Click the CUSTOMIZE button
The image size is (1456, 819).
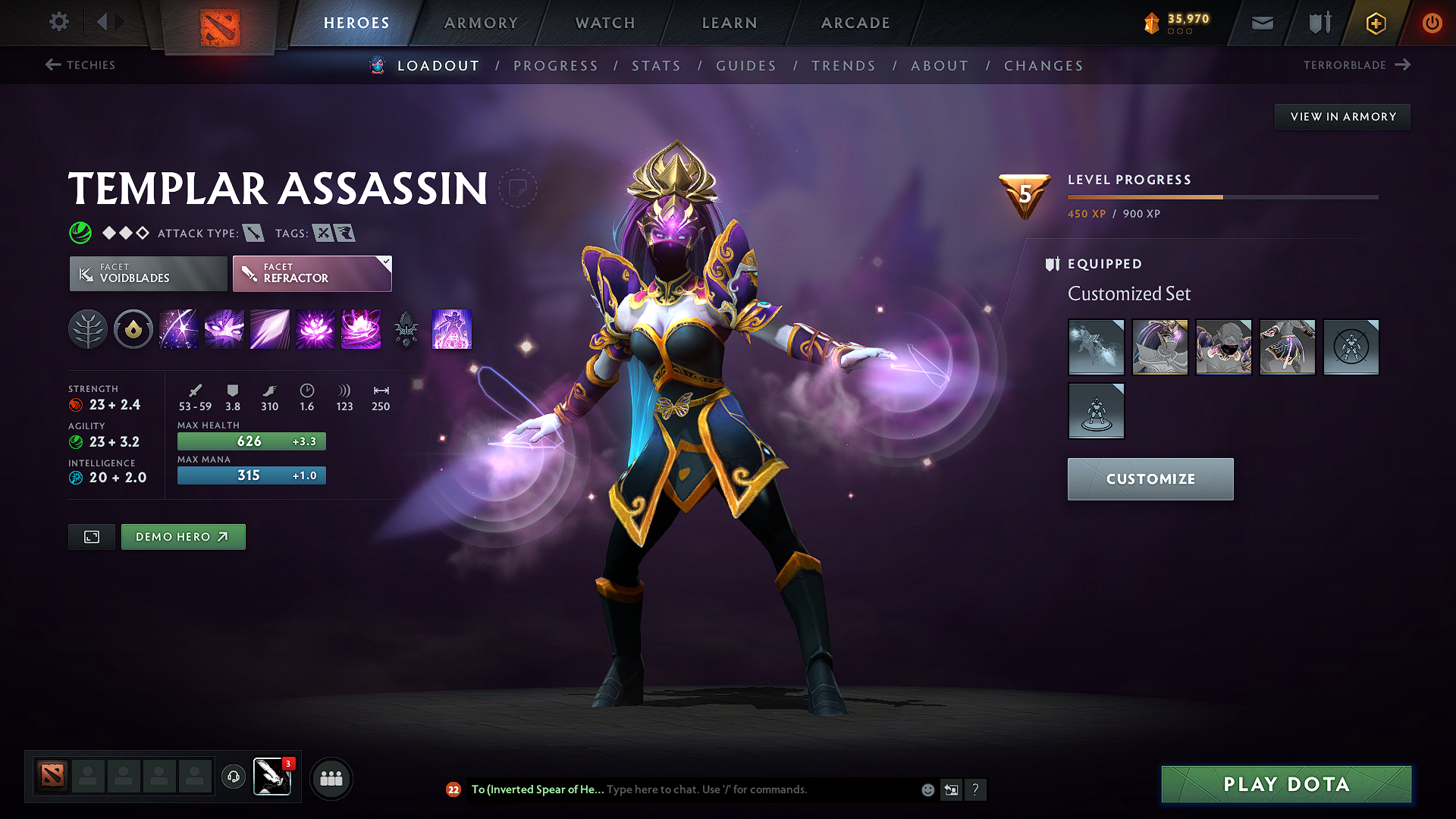[x=1150, y=479]
